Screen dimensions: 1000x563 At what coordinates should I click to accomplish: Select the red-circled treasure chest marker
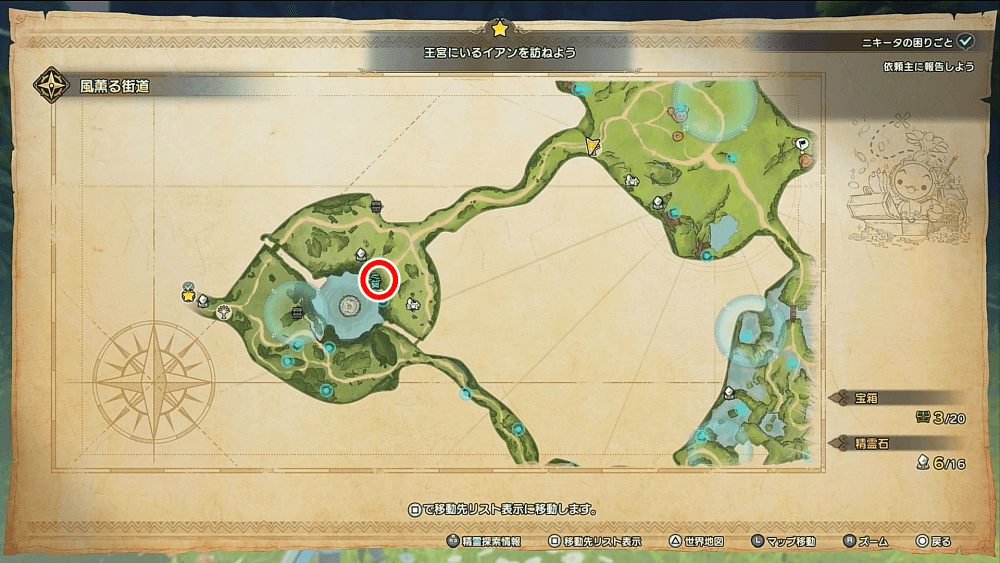click(379, 280)
